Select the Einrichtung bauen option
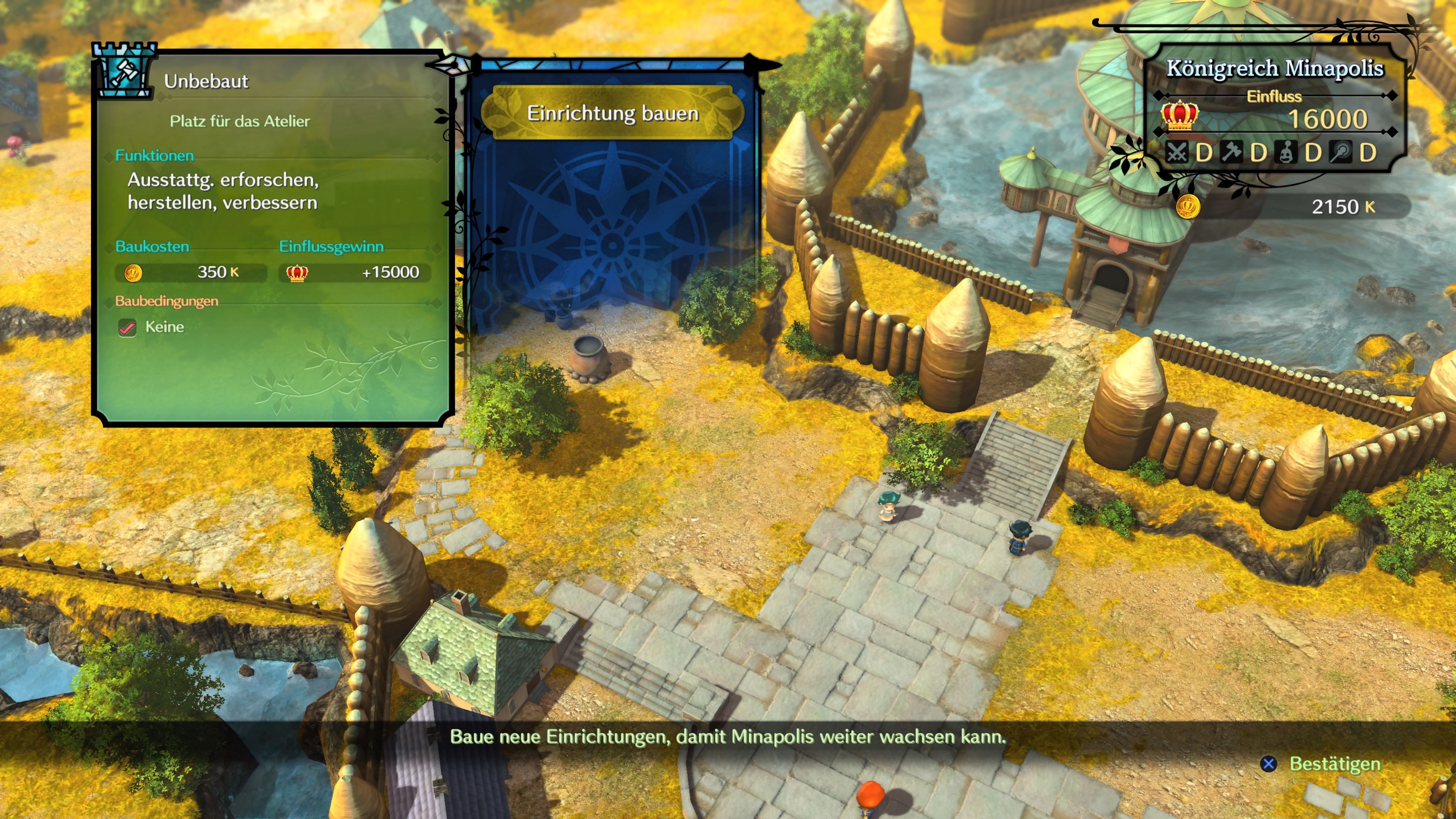1456x819 pixels. coord(613,113)
